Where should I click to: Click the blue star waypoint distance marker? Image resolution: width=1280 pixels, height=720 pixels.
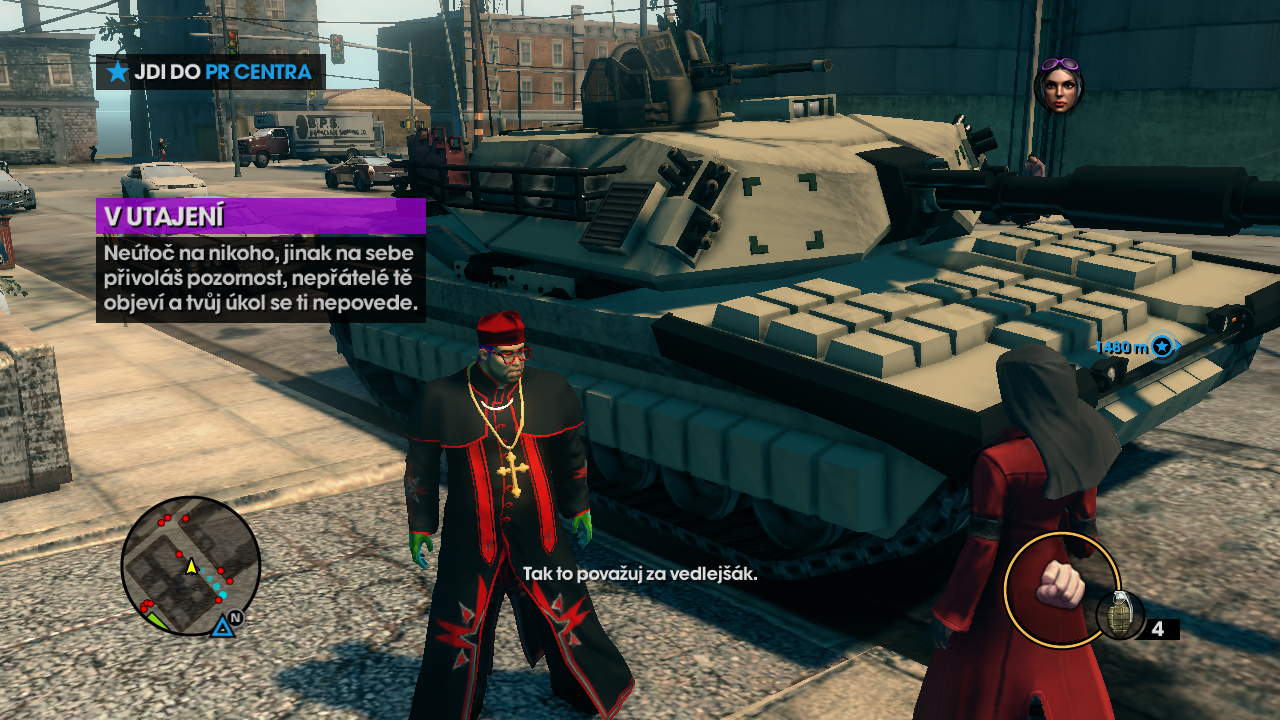click(1161, 346)
